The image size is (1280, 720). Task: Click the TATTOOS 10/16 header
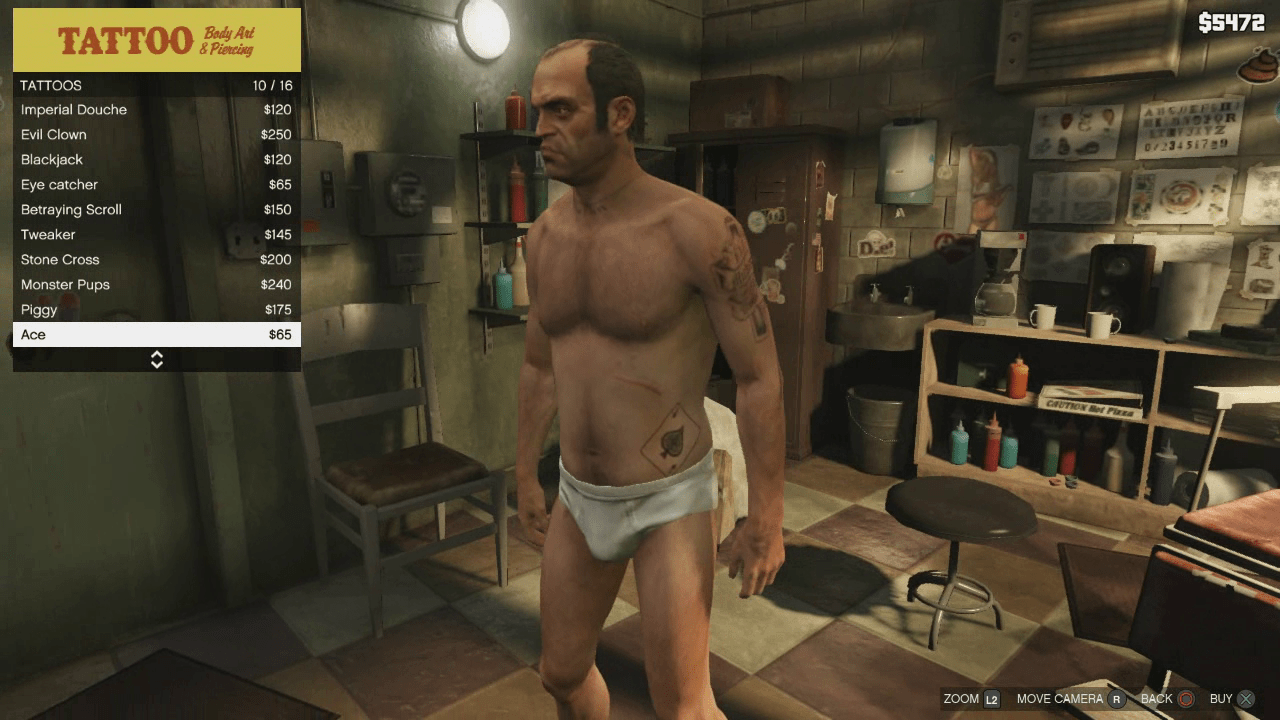pyautogui.click(x=156, y=85)
